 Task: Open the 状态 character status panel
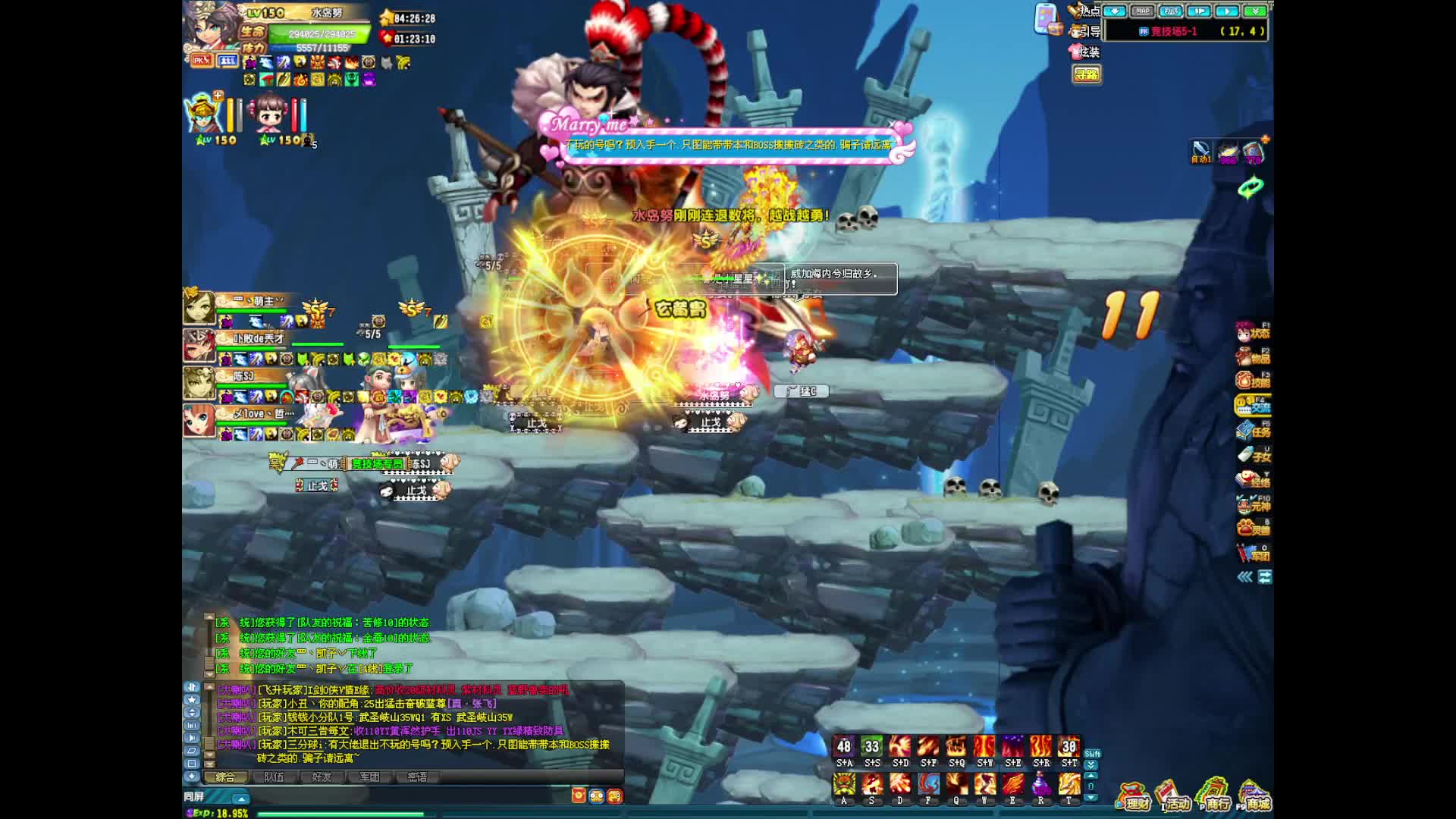click(1253, 332)
